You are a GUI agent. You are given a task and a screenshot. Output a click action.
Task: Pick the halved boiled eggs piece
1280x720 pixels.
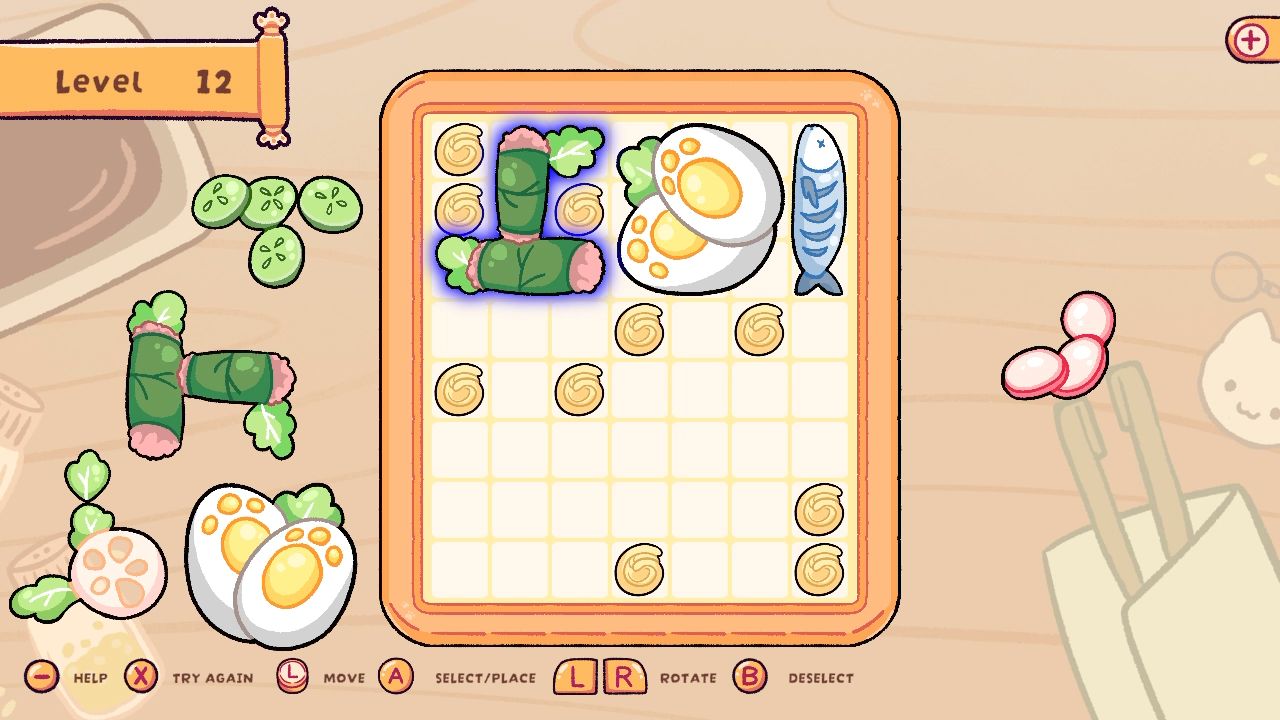(x=270, y=560)
